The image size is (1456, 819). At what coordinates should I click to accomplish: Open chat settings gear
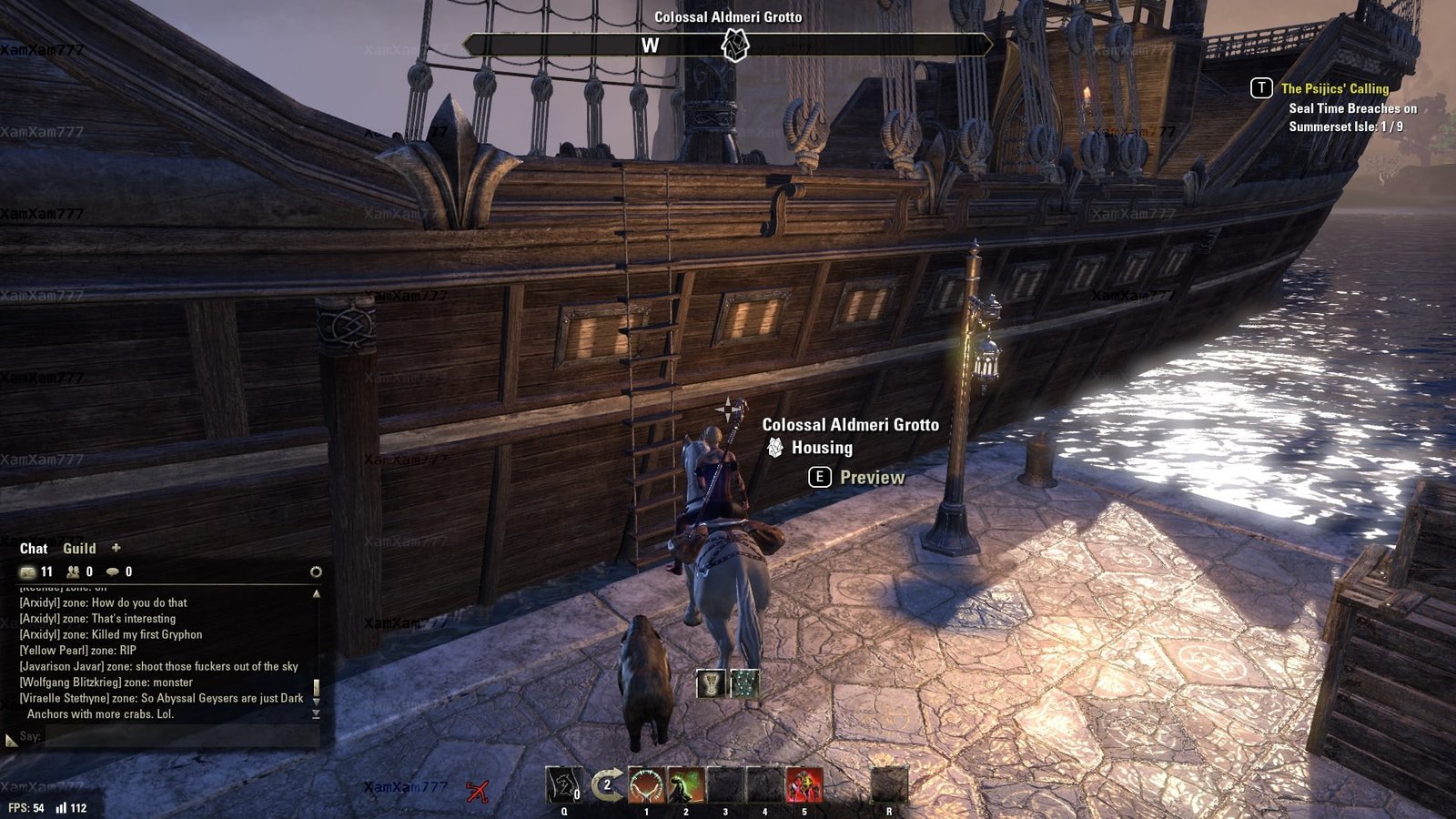(316, 571)
